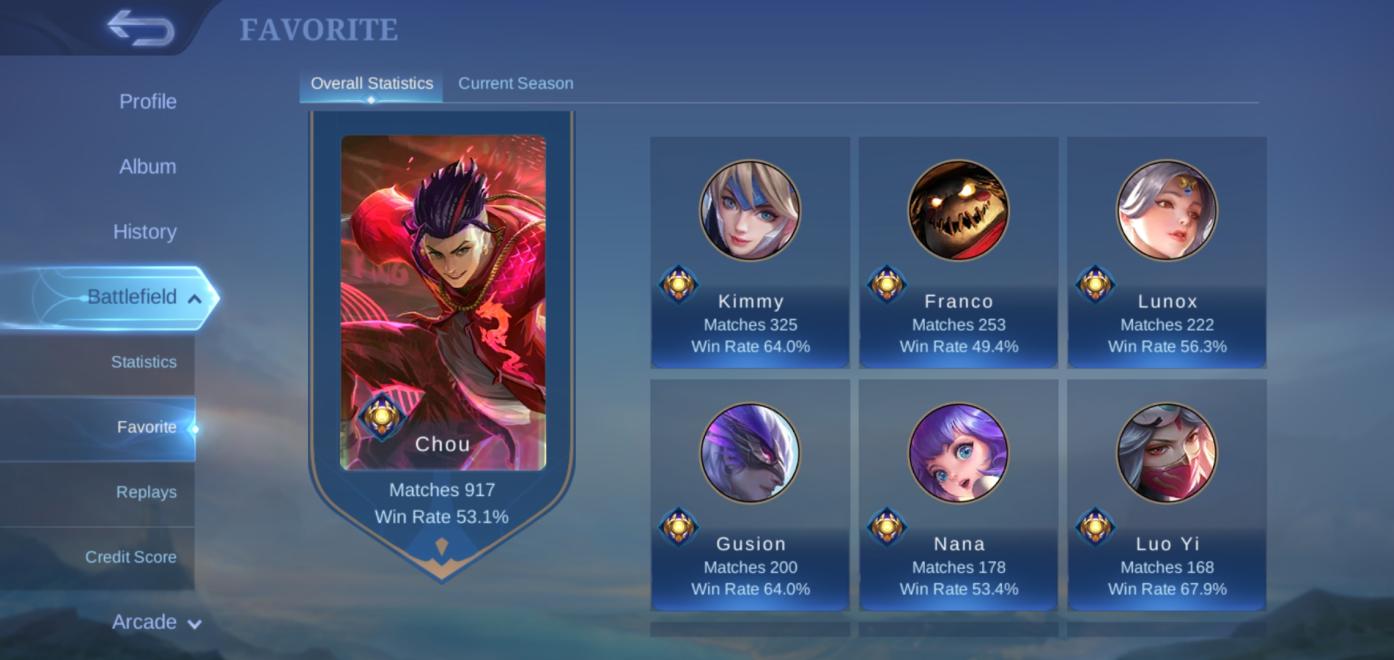Open the Album section

(x=147, y=166)
